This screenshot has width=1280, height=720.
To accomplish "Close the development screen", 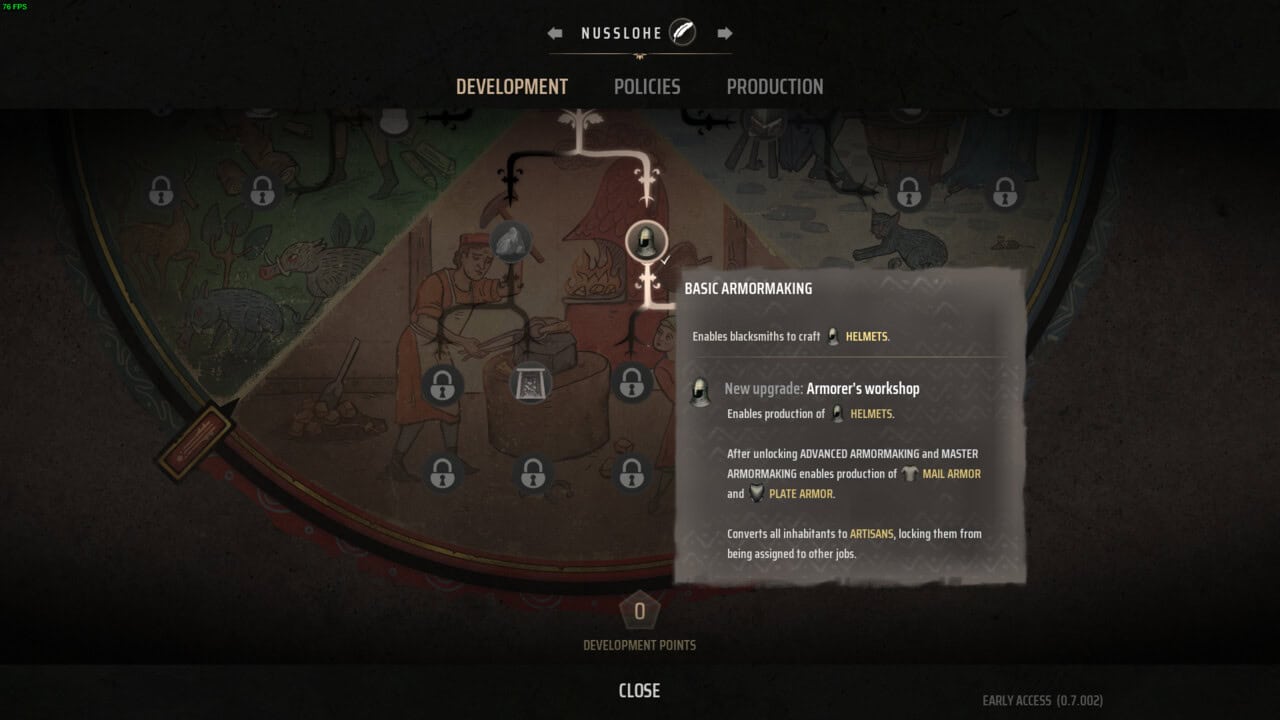I will click(x=639, y=690).
